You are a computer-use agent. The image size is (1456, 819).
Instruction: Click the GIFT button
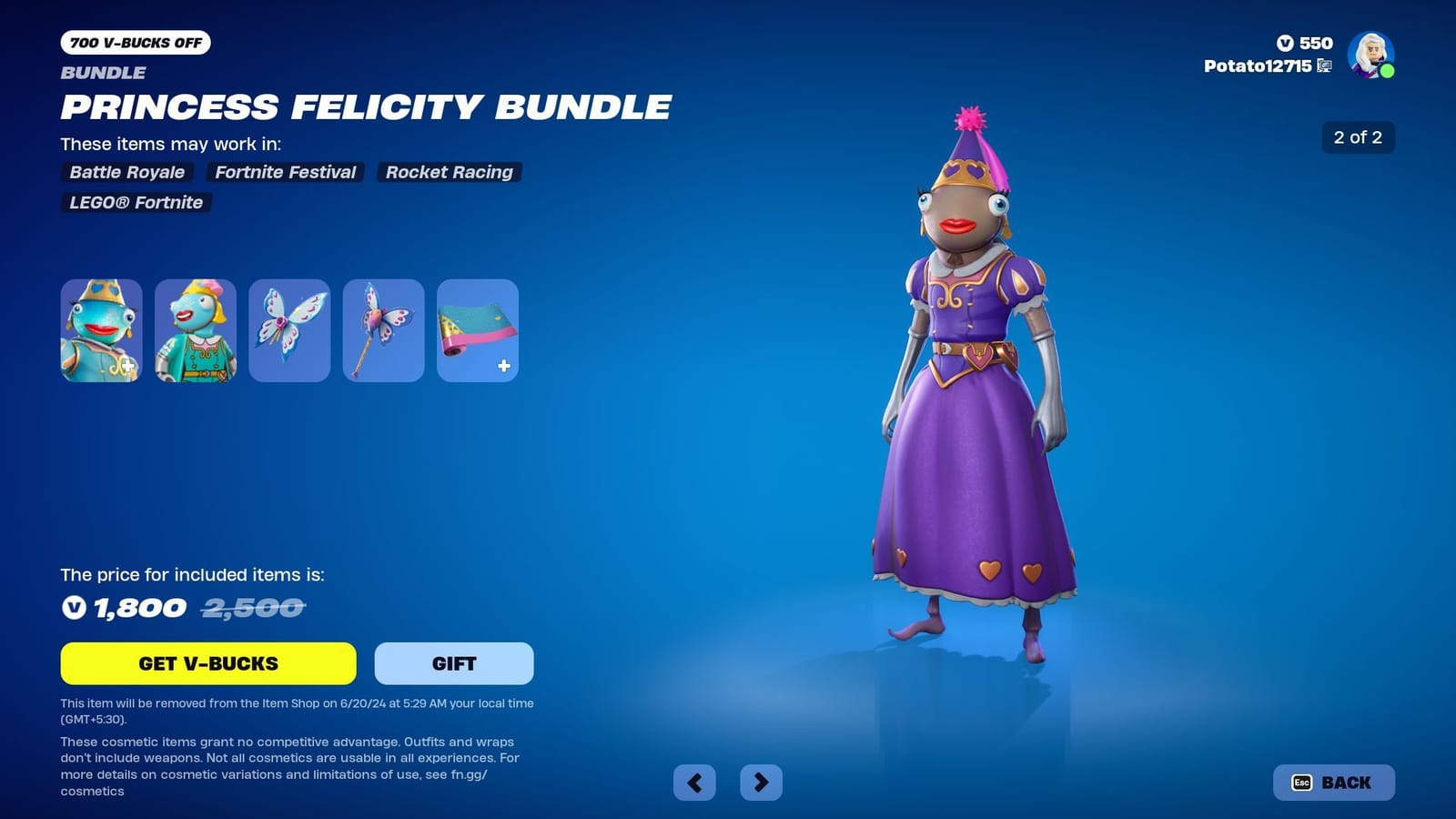453,663
